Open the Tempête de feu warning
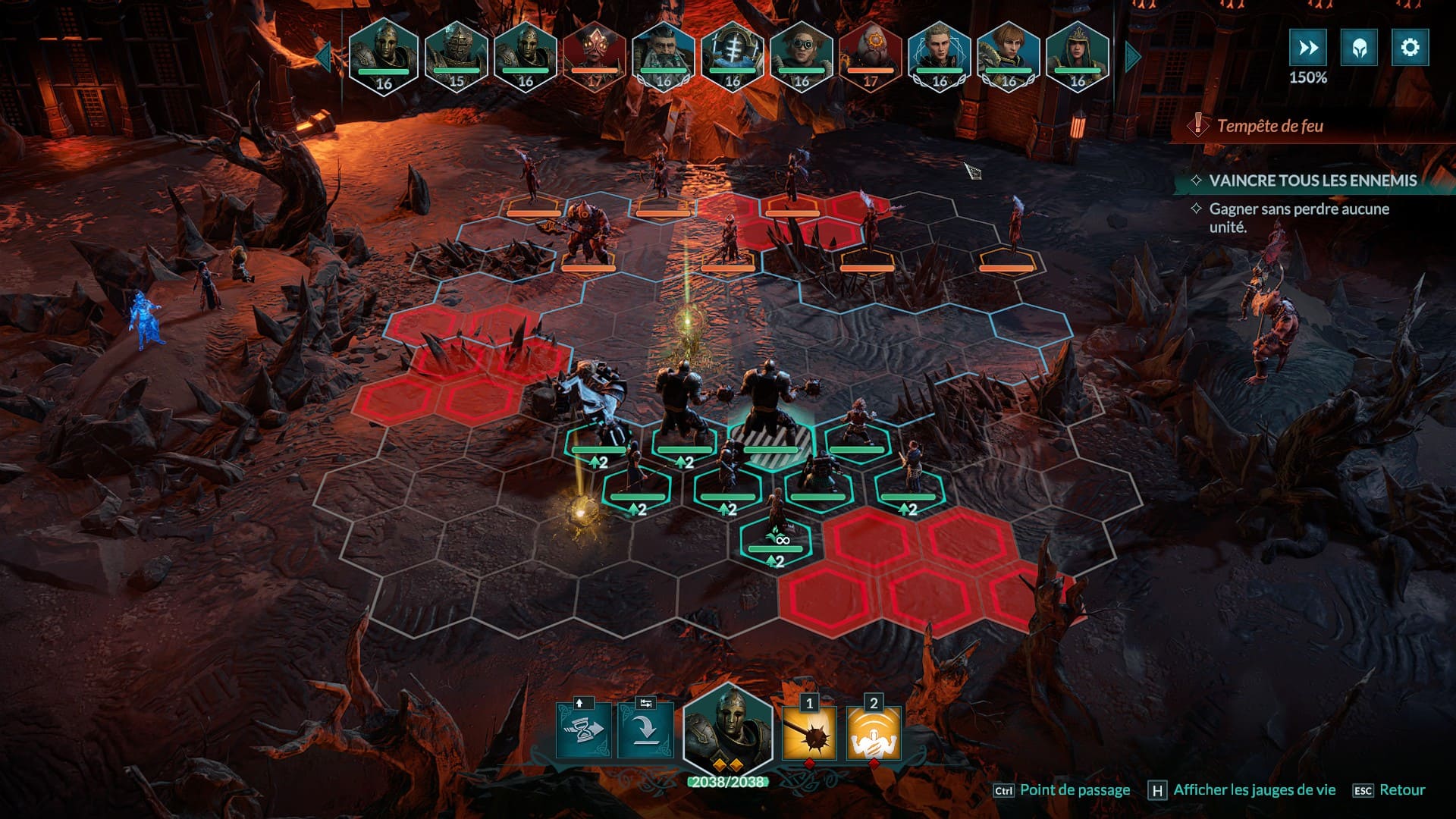 (x=1269, y=126)
